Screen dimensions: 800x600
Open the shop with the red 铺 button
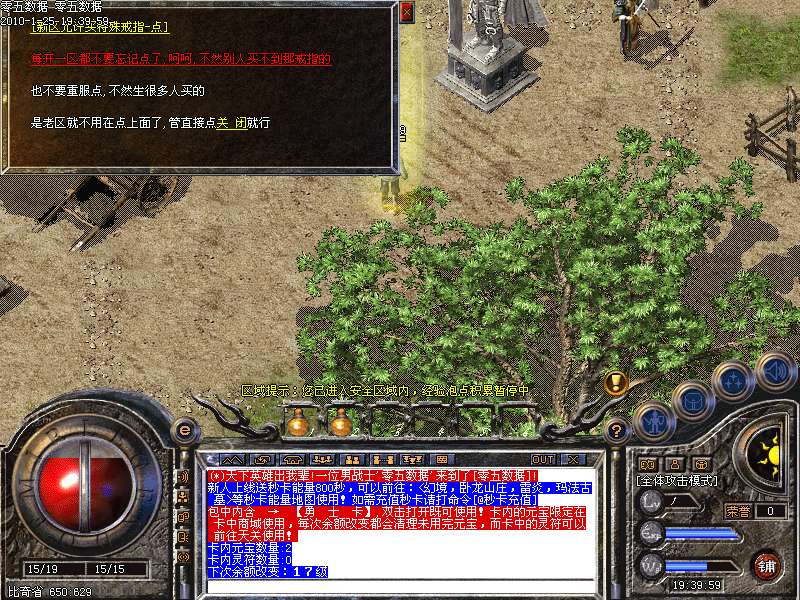click(x=766, y=564)
